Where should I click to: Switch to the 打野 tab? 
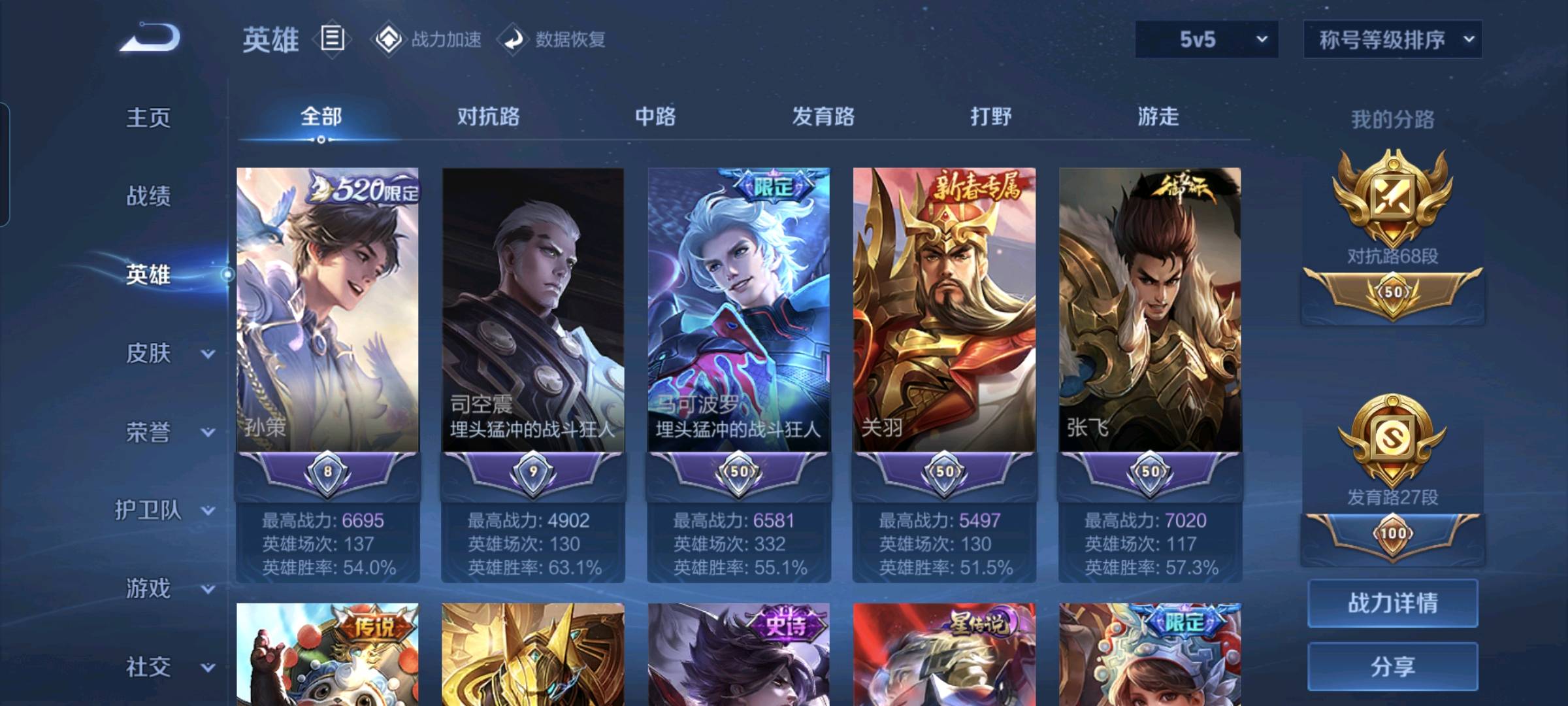[990, 116]
